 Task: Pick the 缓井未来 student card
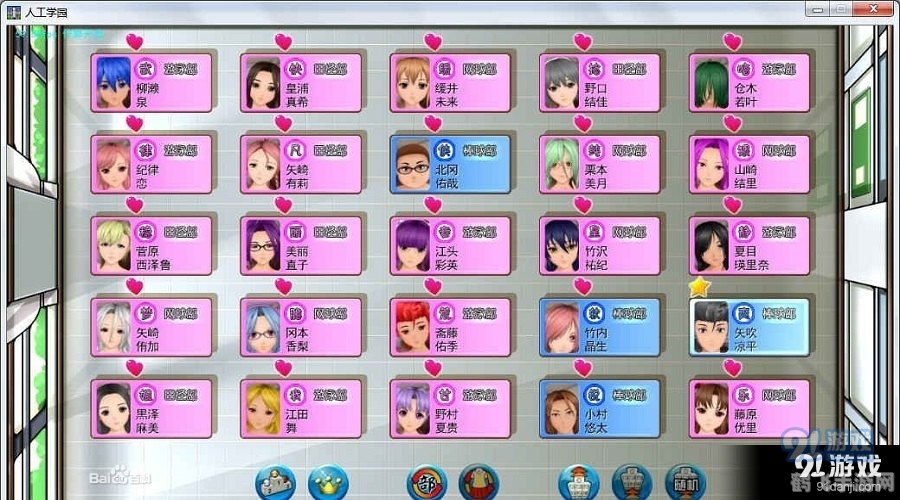(x=450, y=83)
